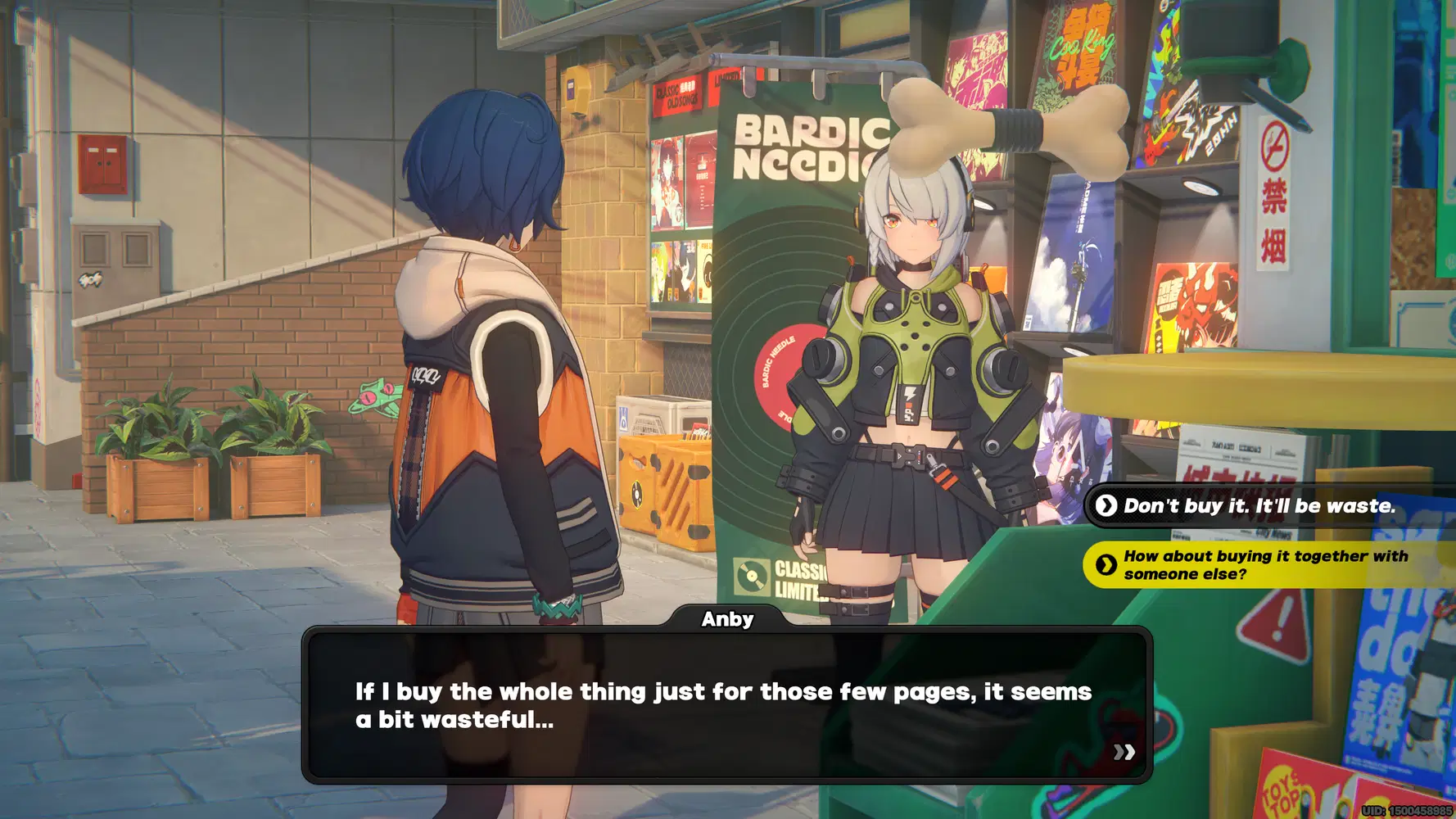Choose "Don't buy it. It'll be waste." reply
The width and height of the screenshot is (1456, 819).
[x=1259, y=506]
